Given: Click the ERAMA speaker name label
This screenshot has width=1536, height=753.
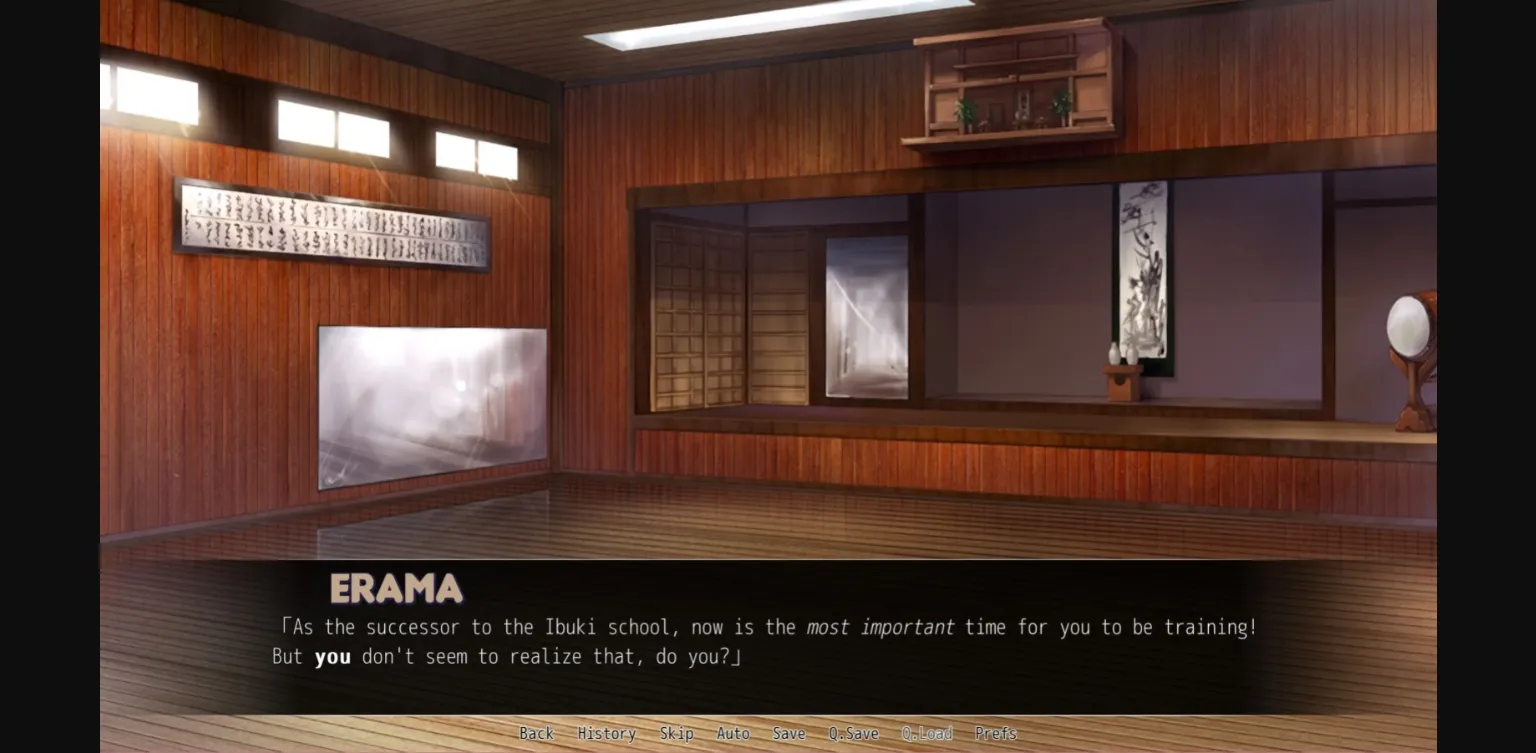Looking at the screenshot, I should click(x=396, y=589).
